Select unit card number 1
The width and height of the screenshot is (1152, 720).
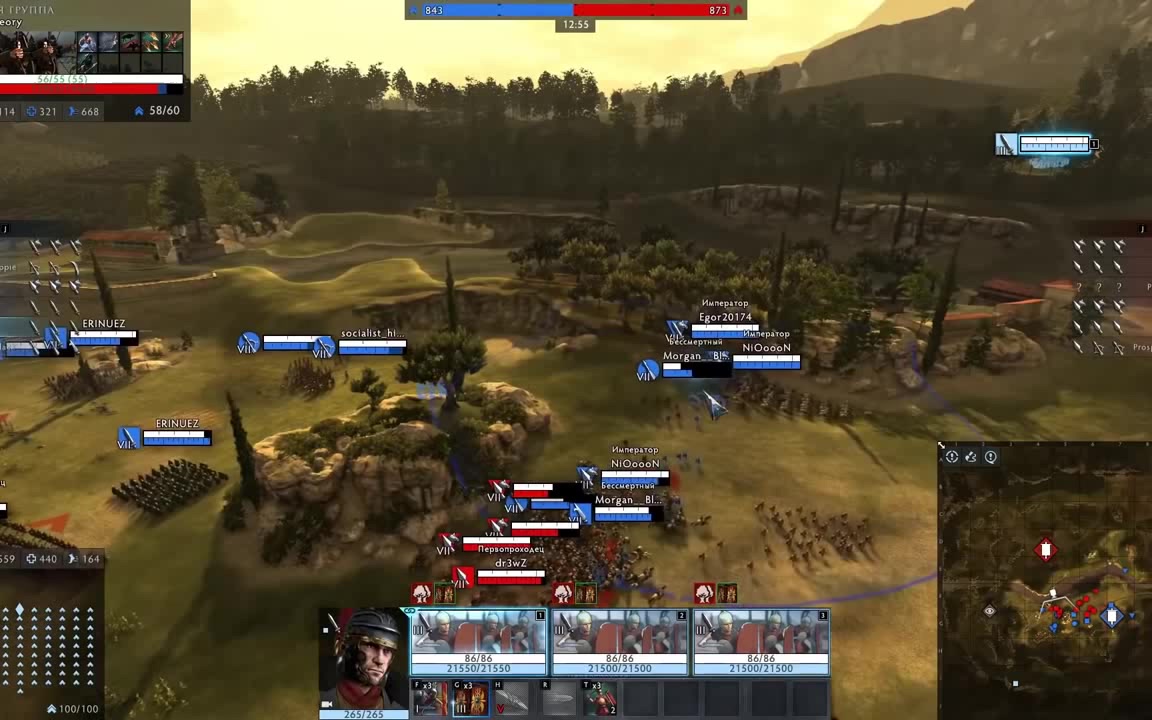tap(478, 641)
